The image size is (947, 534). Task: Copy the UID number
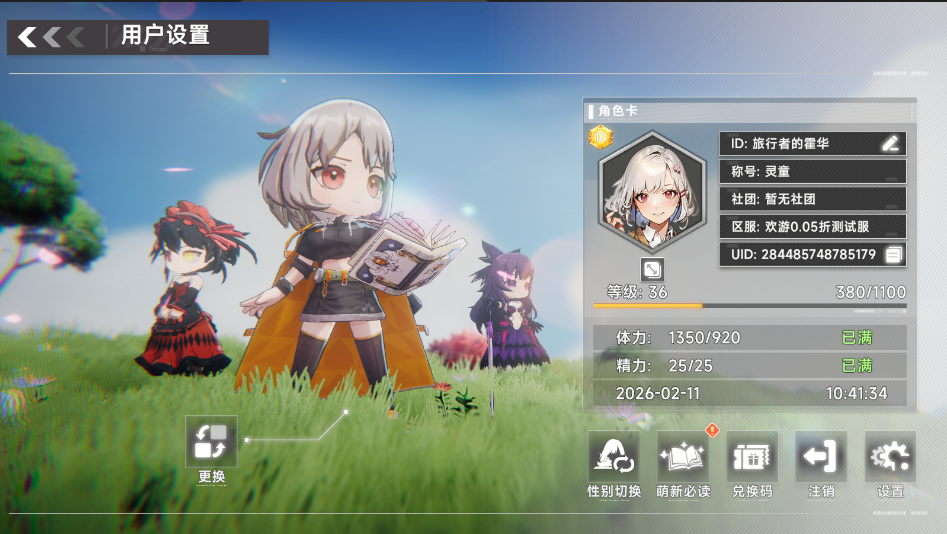tap(894, 255)
